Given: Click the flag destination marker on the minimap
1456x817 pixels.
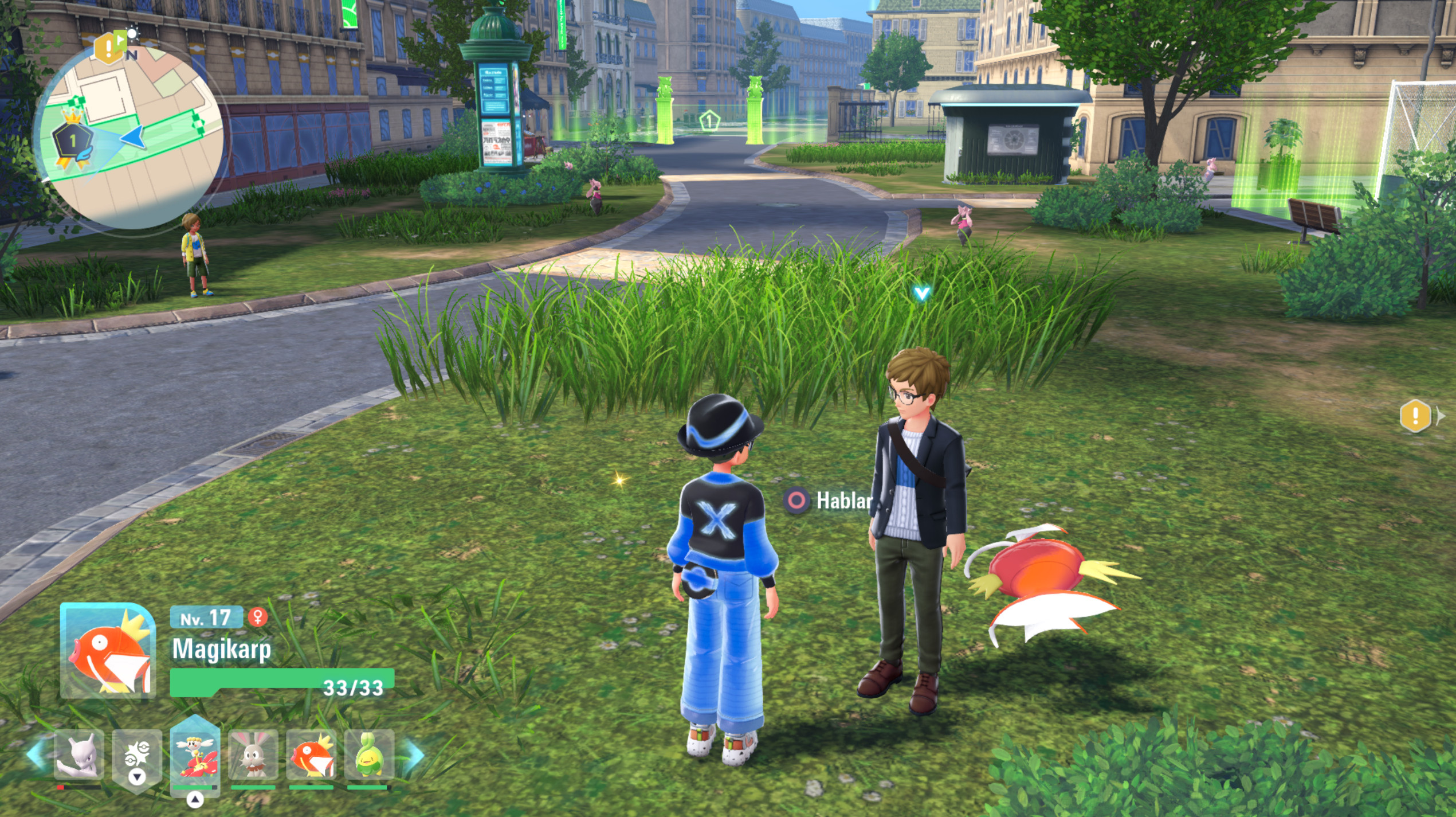Looking at the screenshot, I should click(x=120, y=39).
